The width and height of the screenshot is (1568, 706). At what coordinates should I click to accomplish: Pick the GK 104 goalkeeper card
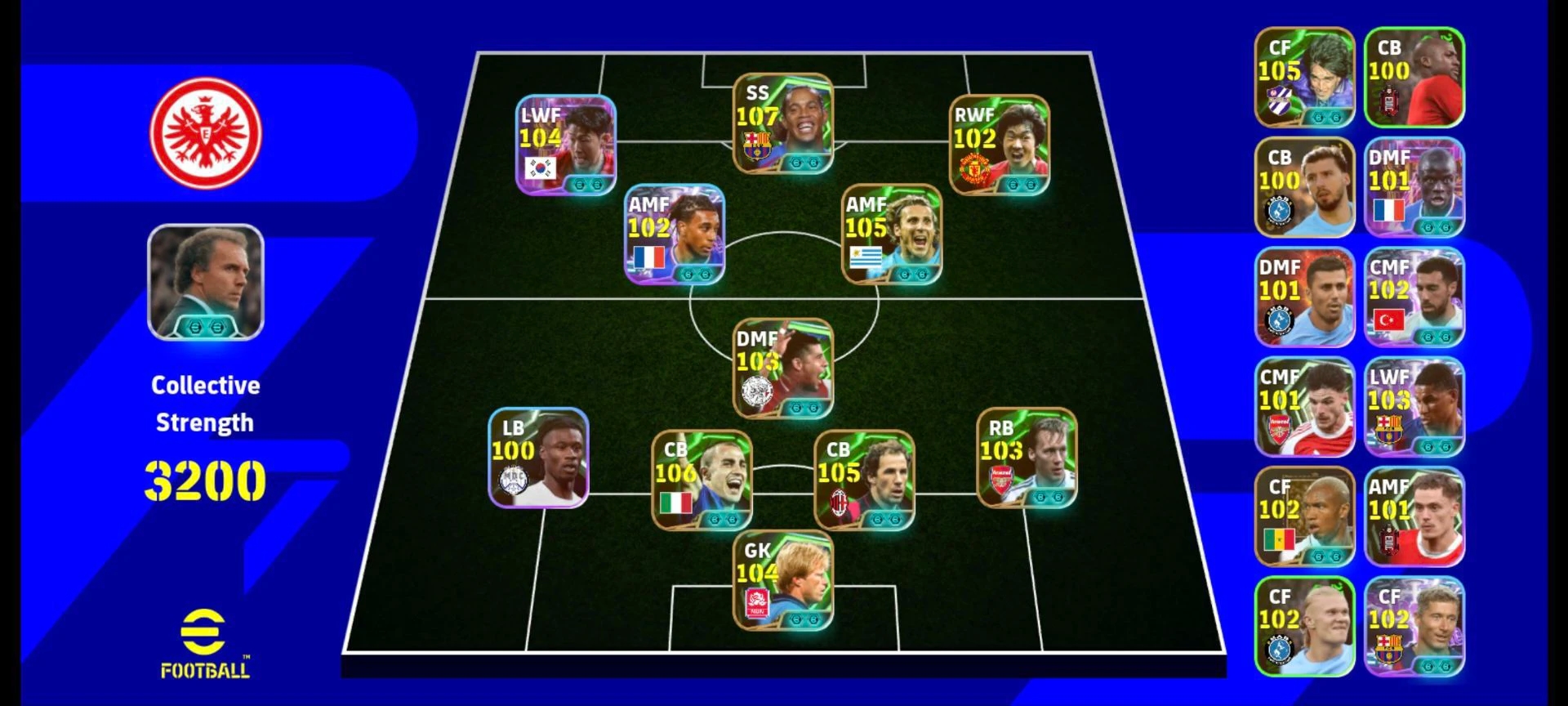[x=782, y=581]
